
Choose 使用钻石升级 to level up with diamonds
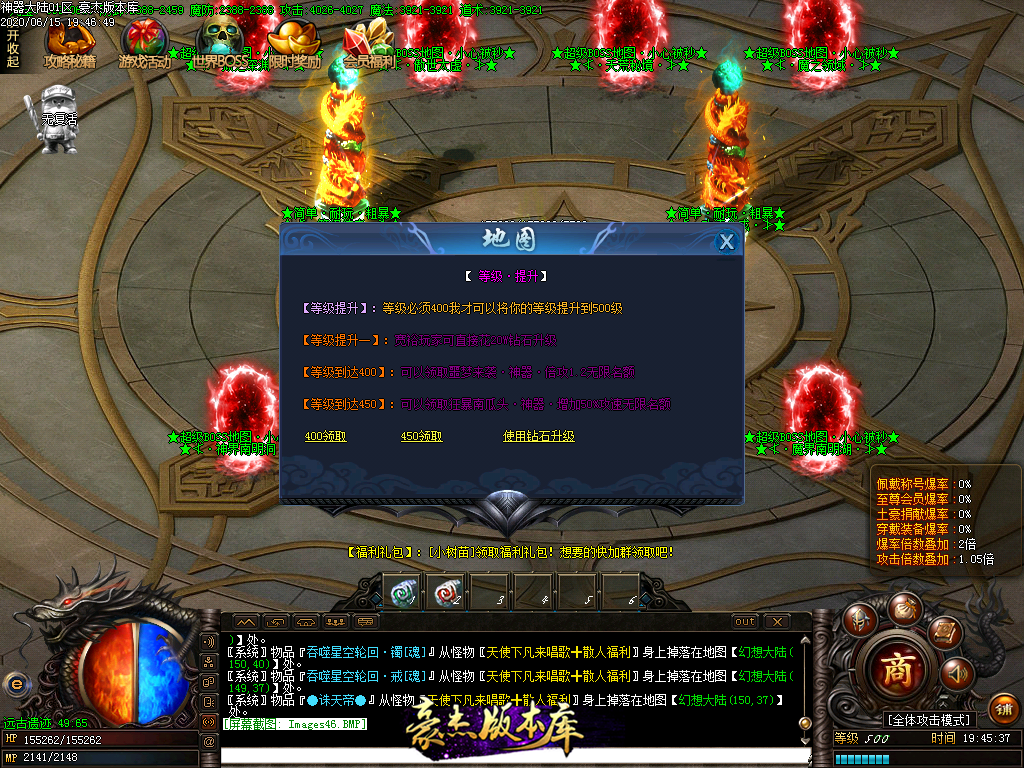(539, 437)
